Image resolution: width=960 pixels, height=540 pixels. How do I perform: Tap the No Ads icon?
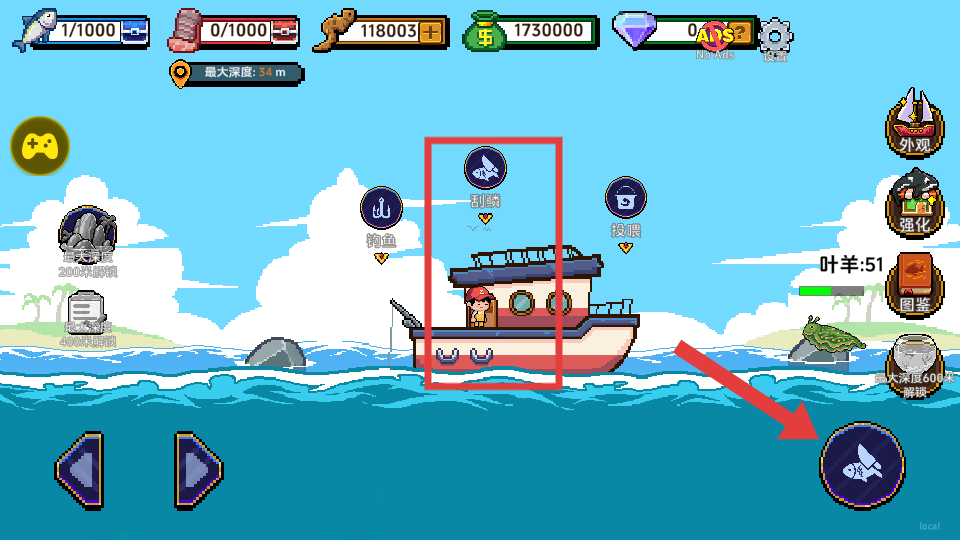(x=716, y=38)
